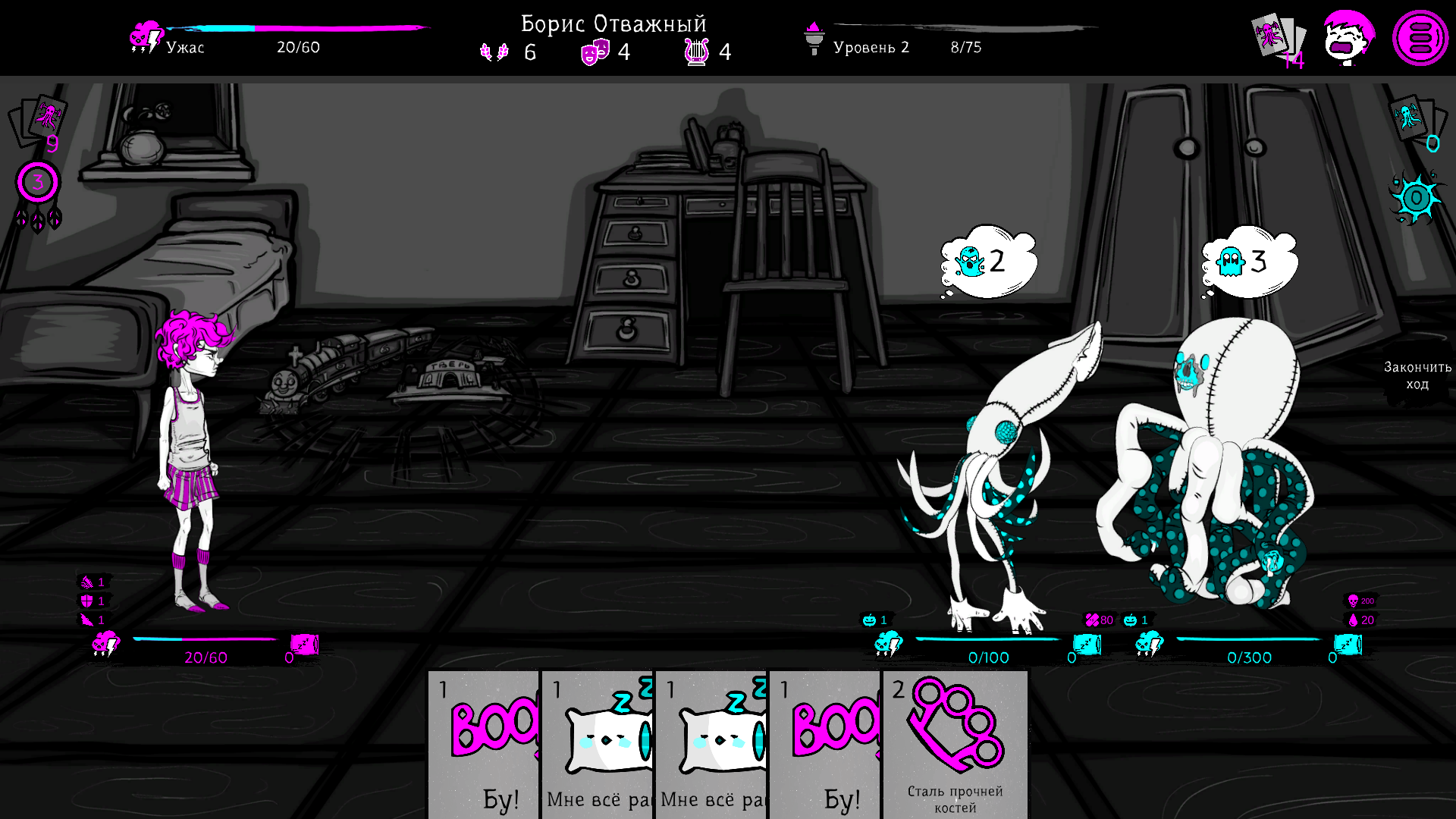Select the Сталь прочней костей card

point(955,743)
